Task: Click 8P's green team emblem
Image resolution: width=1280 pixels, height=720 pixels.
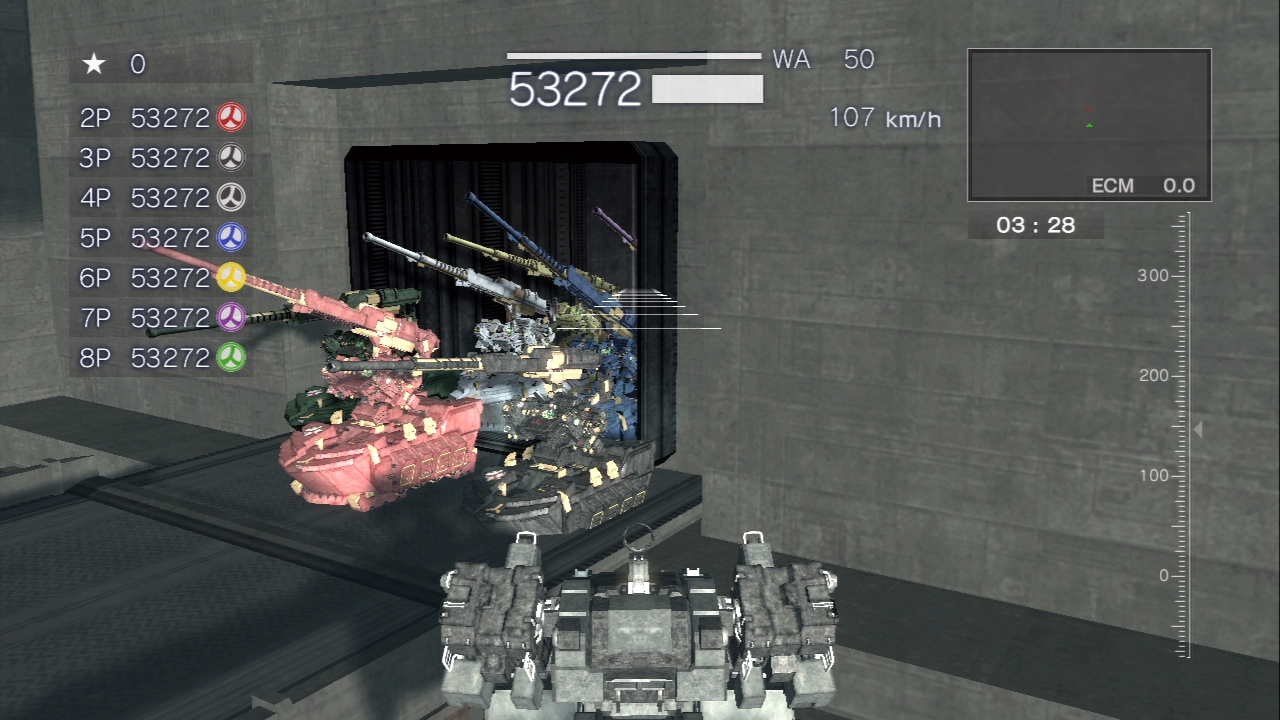Action: click(x=231, y=357)
